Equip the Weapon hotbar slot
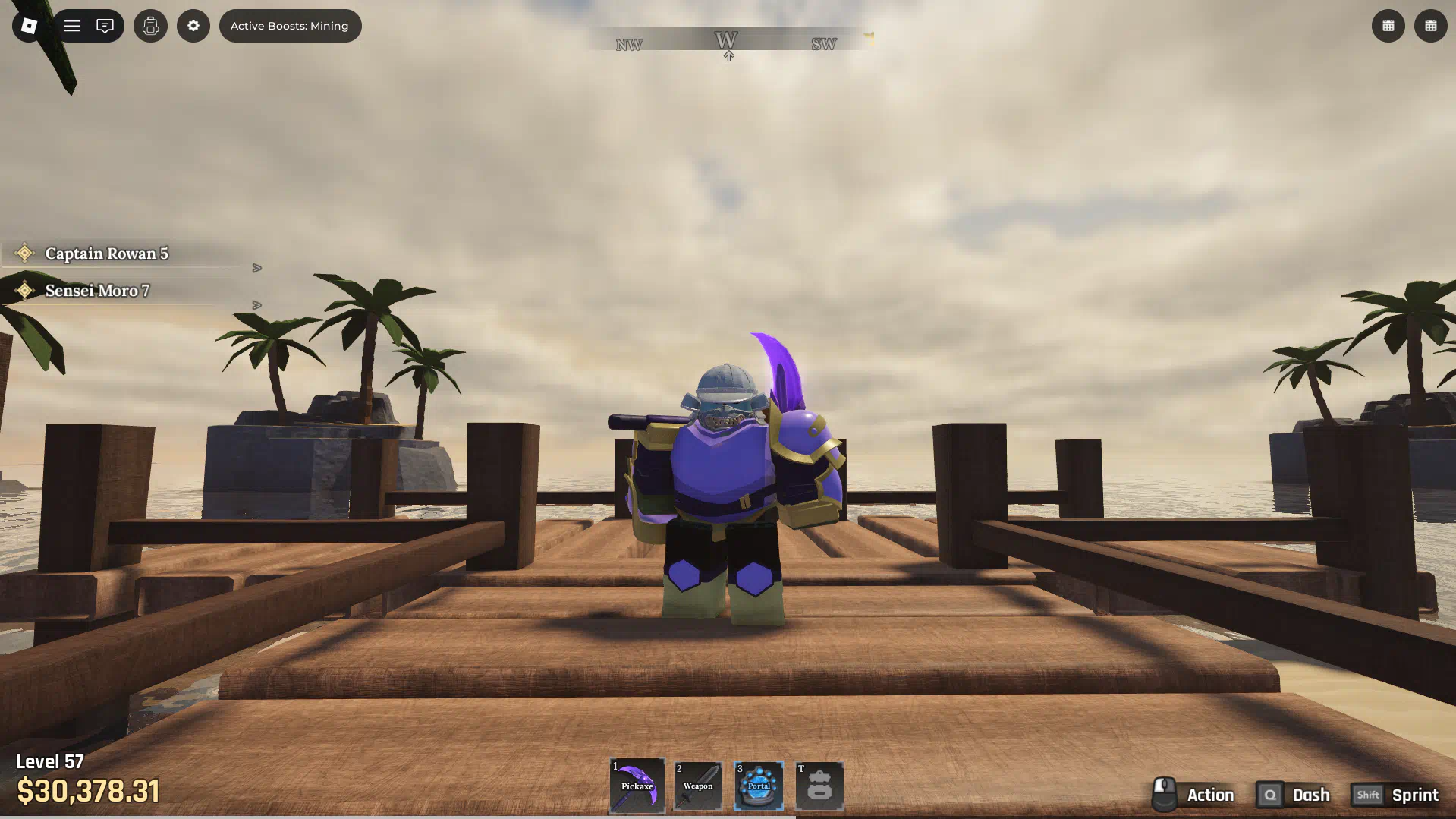Viewport: 1456px width, 819px height. (x=698, y=786)
